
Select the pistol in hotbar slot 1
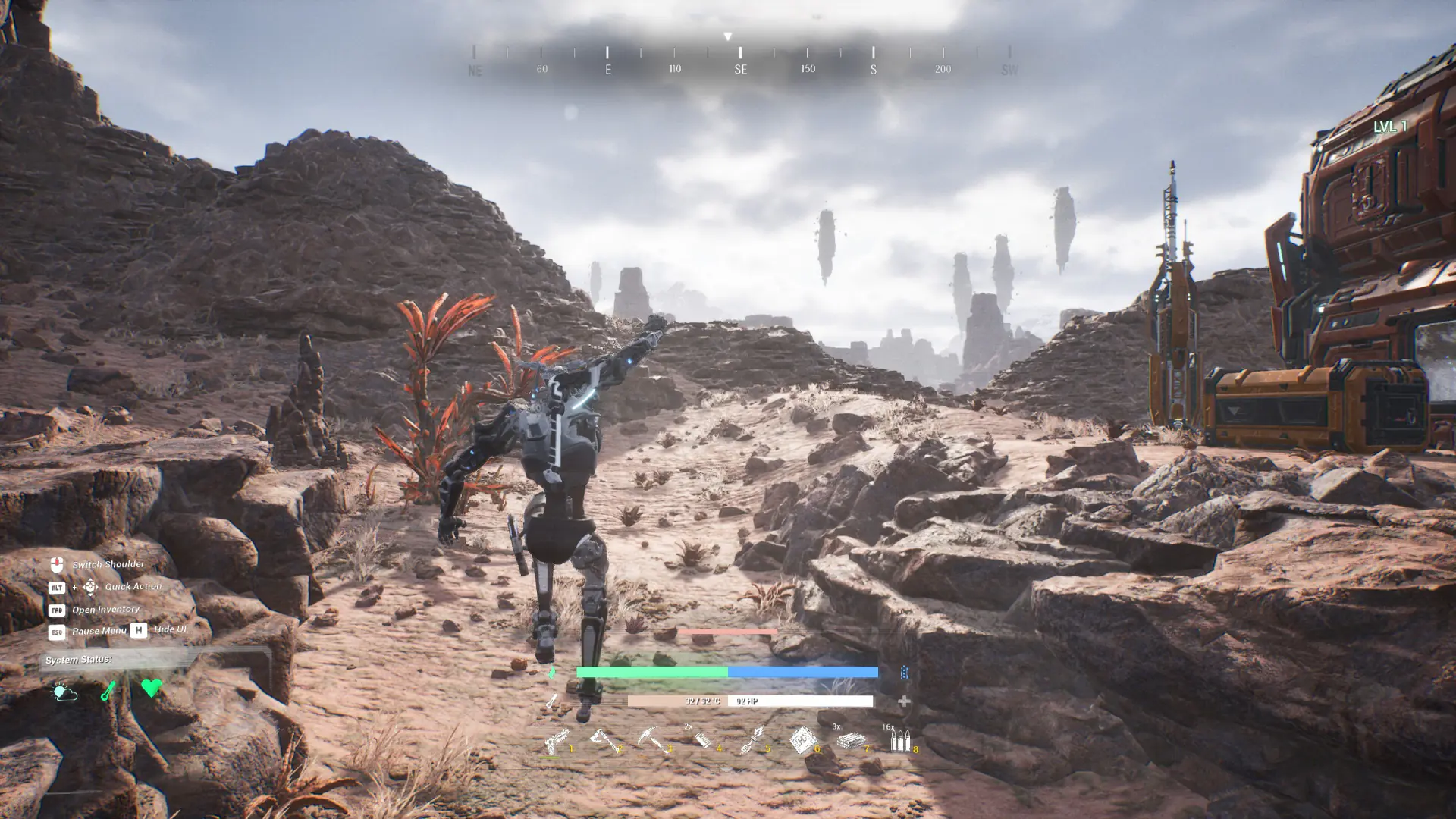point(556,739)
